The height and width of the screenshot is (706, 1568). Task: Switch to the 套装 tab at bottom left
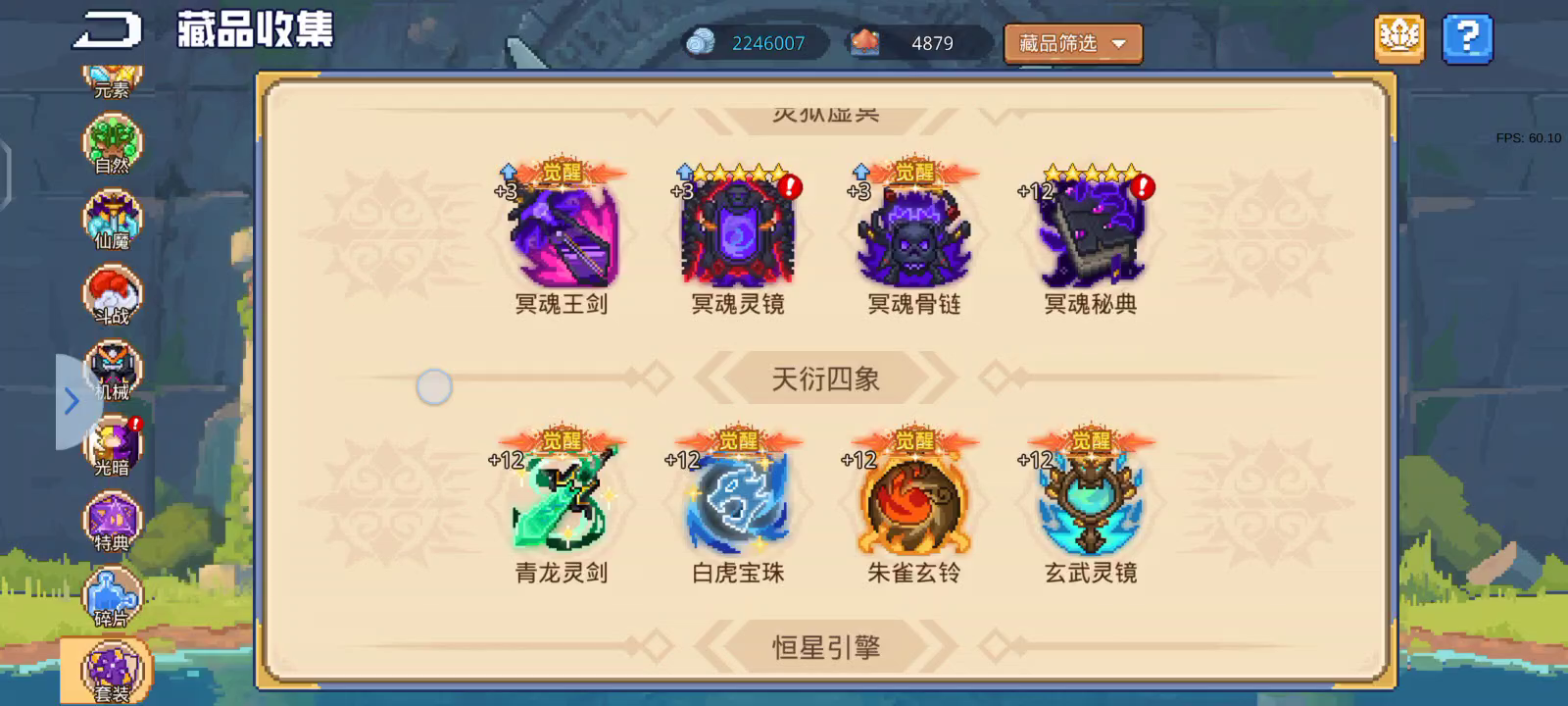pyautogui.click(x=111, y=669)
